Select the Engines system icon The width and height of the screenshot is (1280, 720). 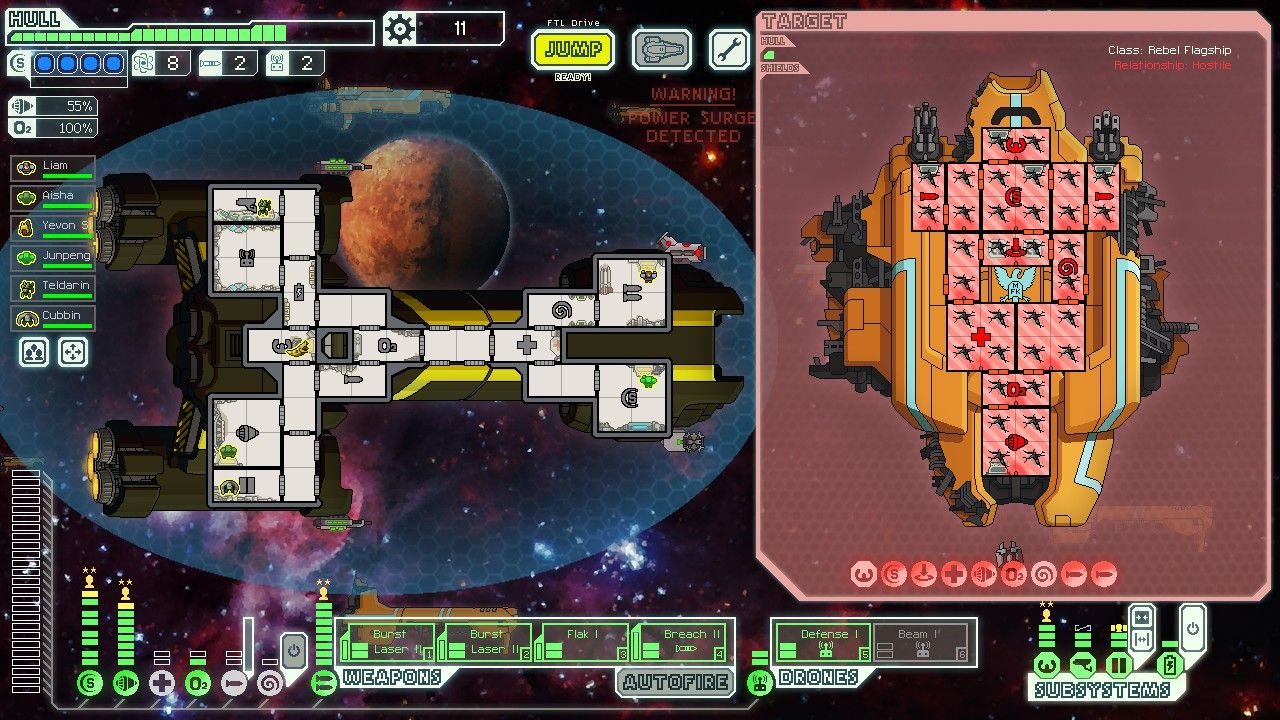tap(127, 683)
